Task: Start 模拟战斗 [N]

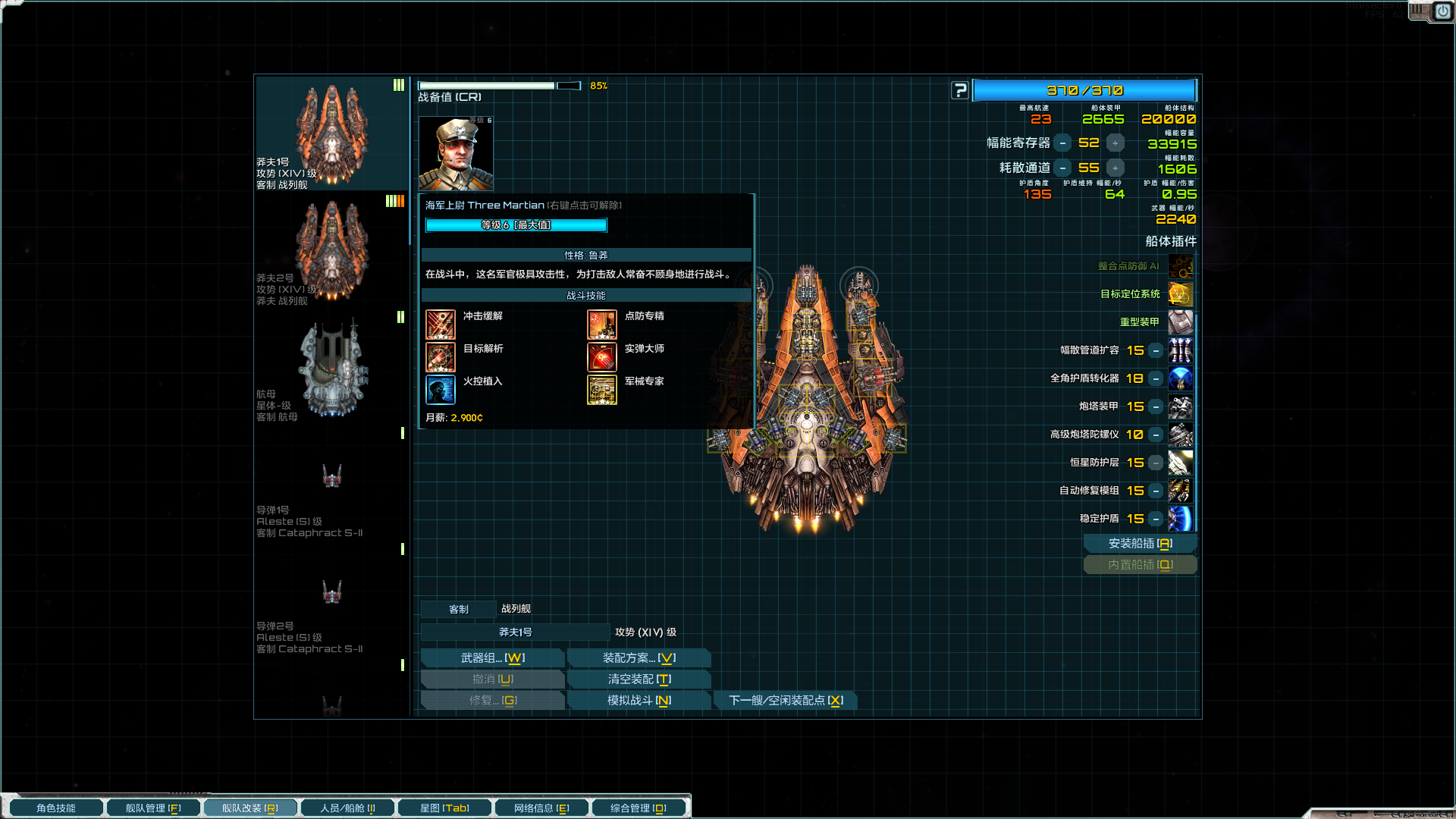Action: click(x=639, y=700)
